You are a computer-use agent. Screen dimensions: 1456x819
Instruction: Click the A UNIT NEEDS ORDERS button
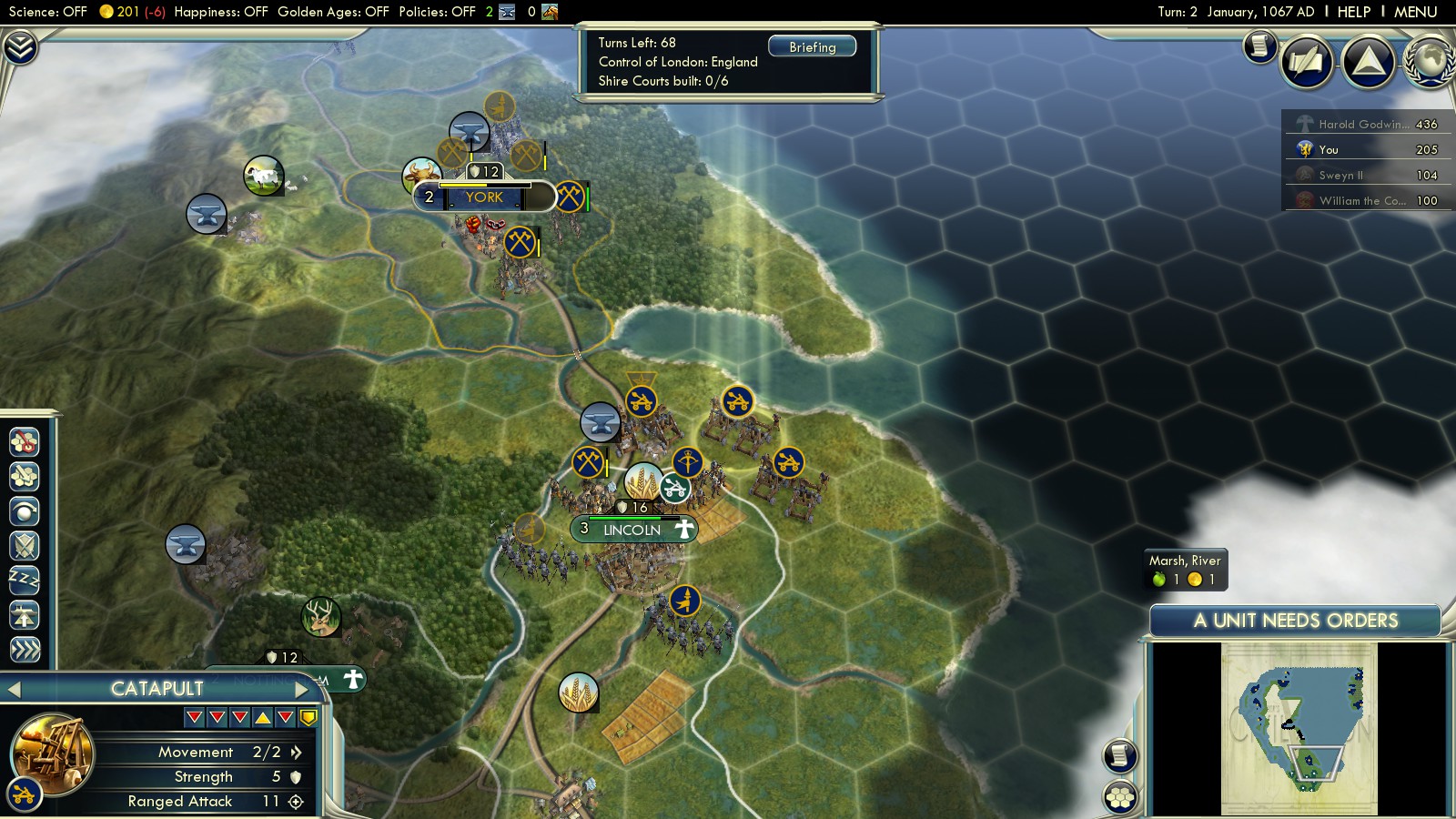point(1295,621)
